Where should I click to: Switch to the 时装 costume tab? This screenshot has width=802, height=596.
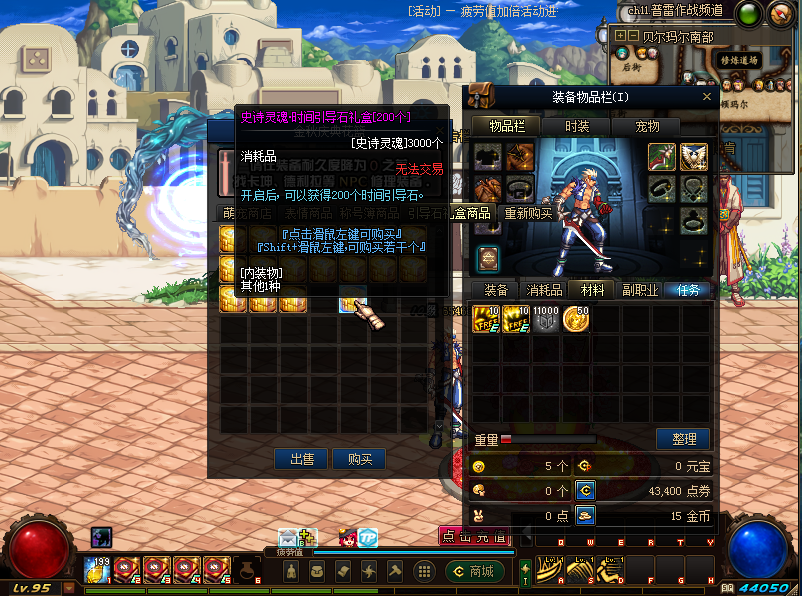pyautogui.click(x=577, y=126)
